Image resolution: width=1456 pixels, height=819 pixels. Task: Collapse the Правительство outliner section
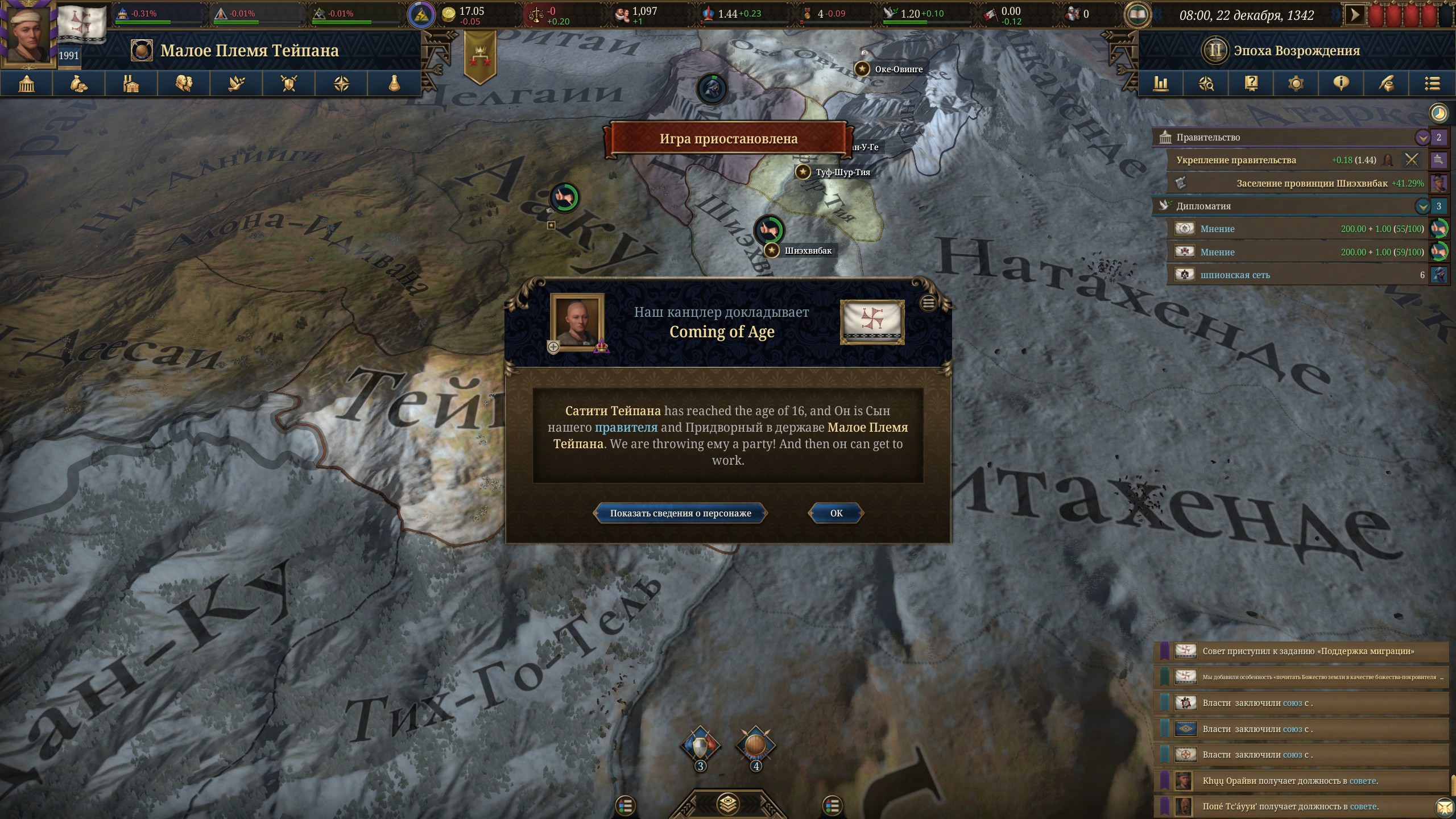pyautogui.click(x=1422, y=138)
